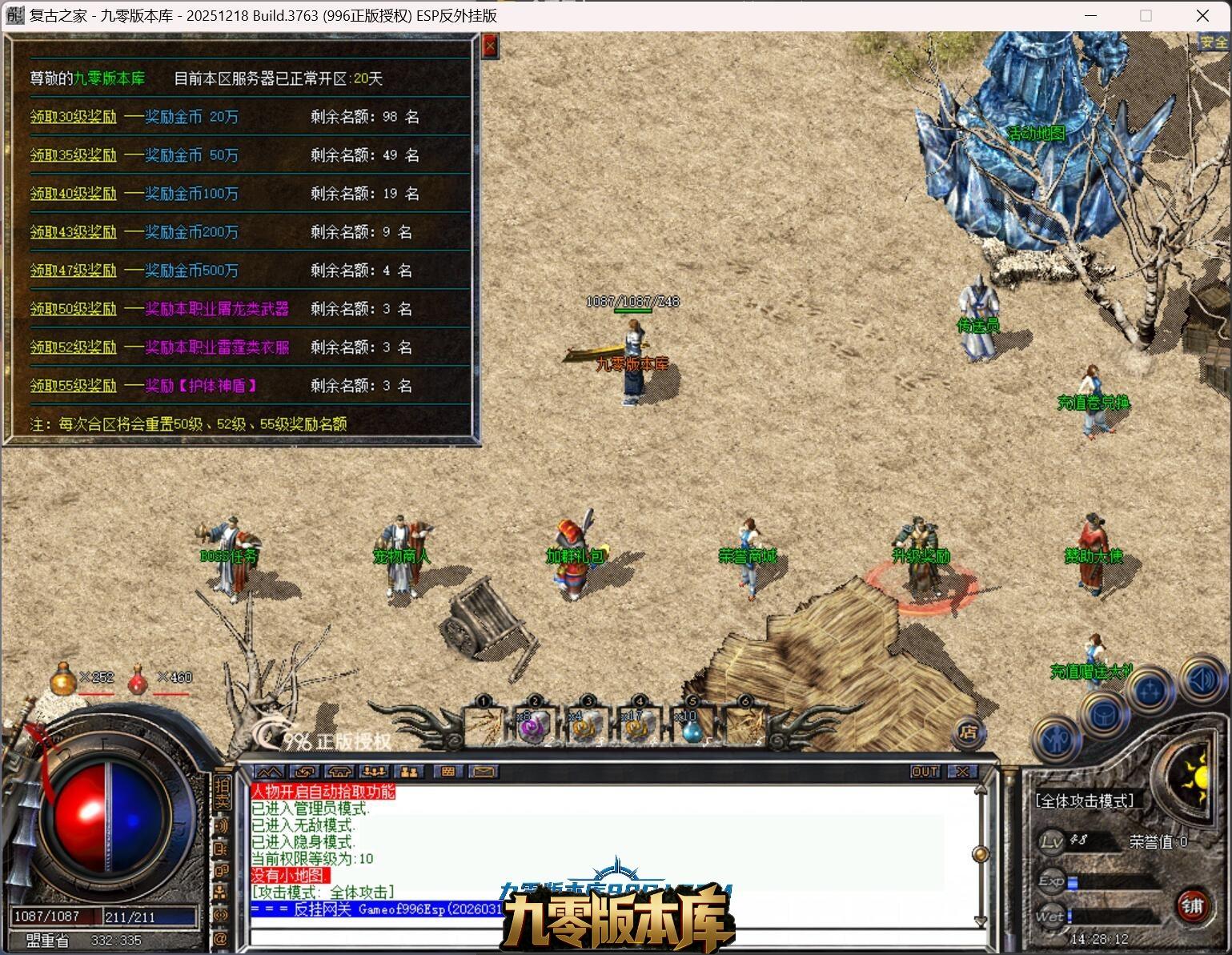Use the purple scroll in hotbar slot 2
The width and height of the screenshot is (1232, 955).
pyautogui.click(x=533, y=727)
